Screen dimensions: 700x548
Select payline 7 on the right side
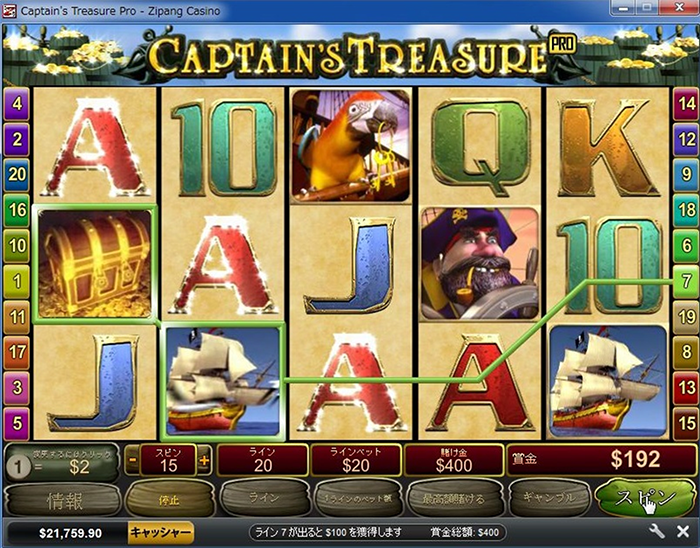click(x=686, y=281)
